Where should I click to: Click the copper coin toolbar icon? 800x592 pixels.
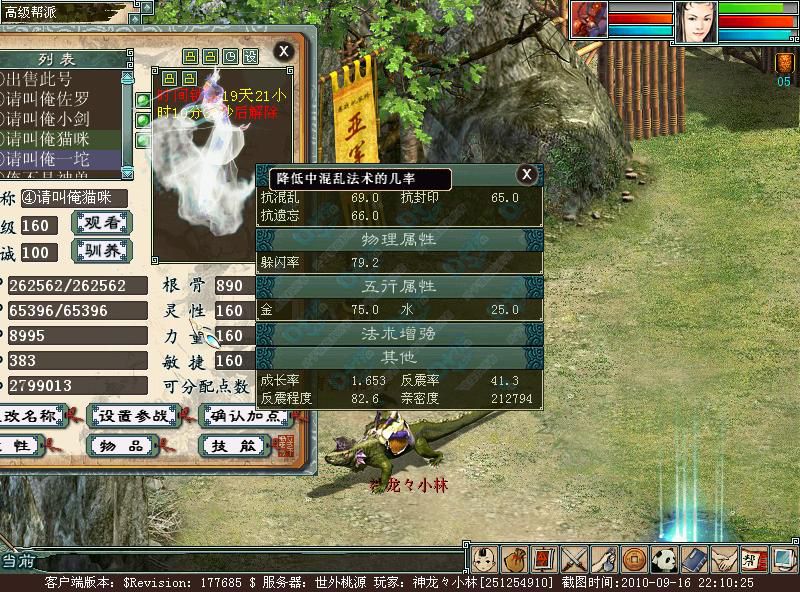click(x=633, y=559)
